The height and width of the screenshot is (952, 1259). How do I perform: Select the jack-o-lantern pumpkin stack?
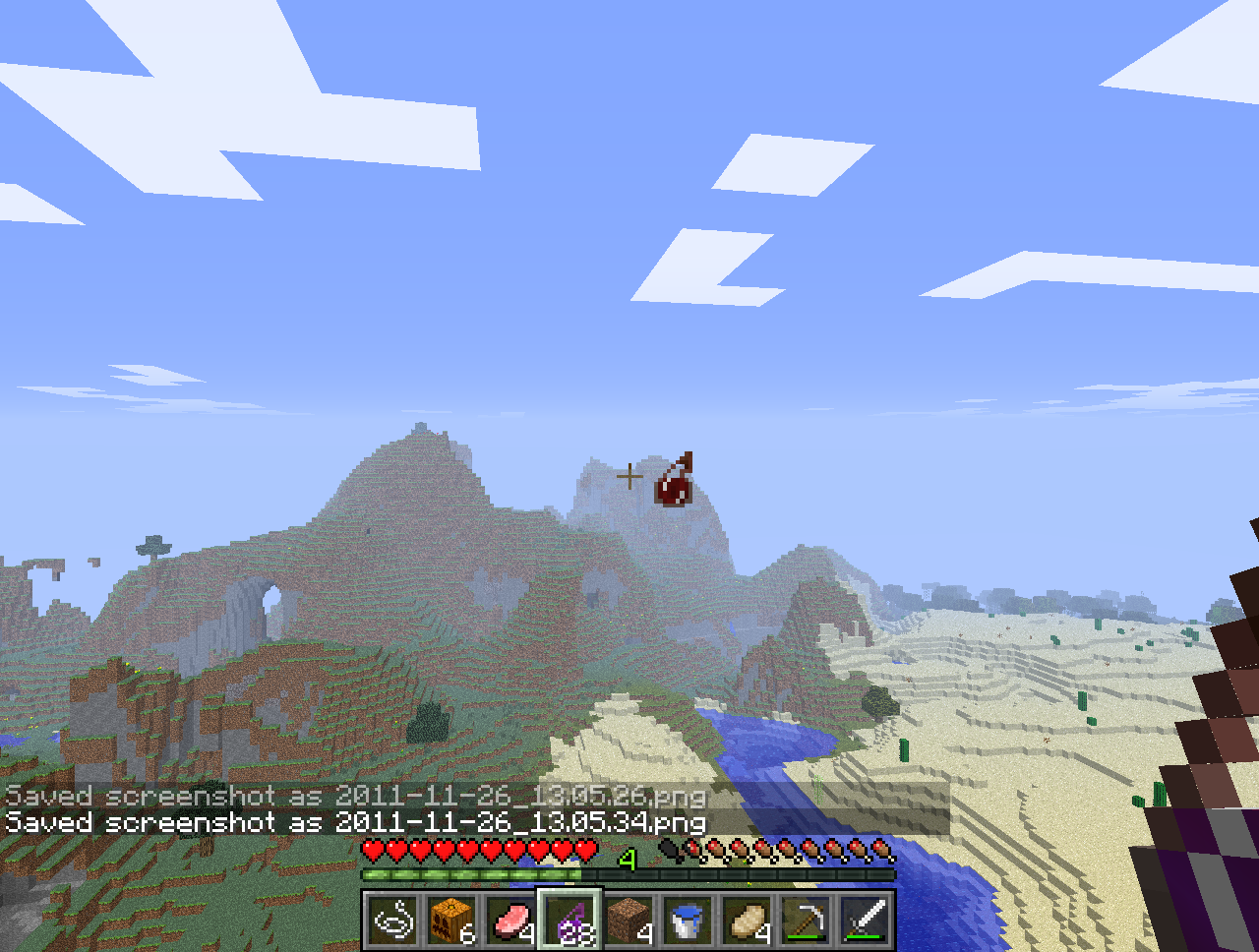coord(451,922)
